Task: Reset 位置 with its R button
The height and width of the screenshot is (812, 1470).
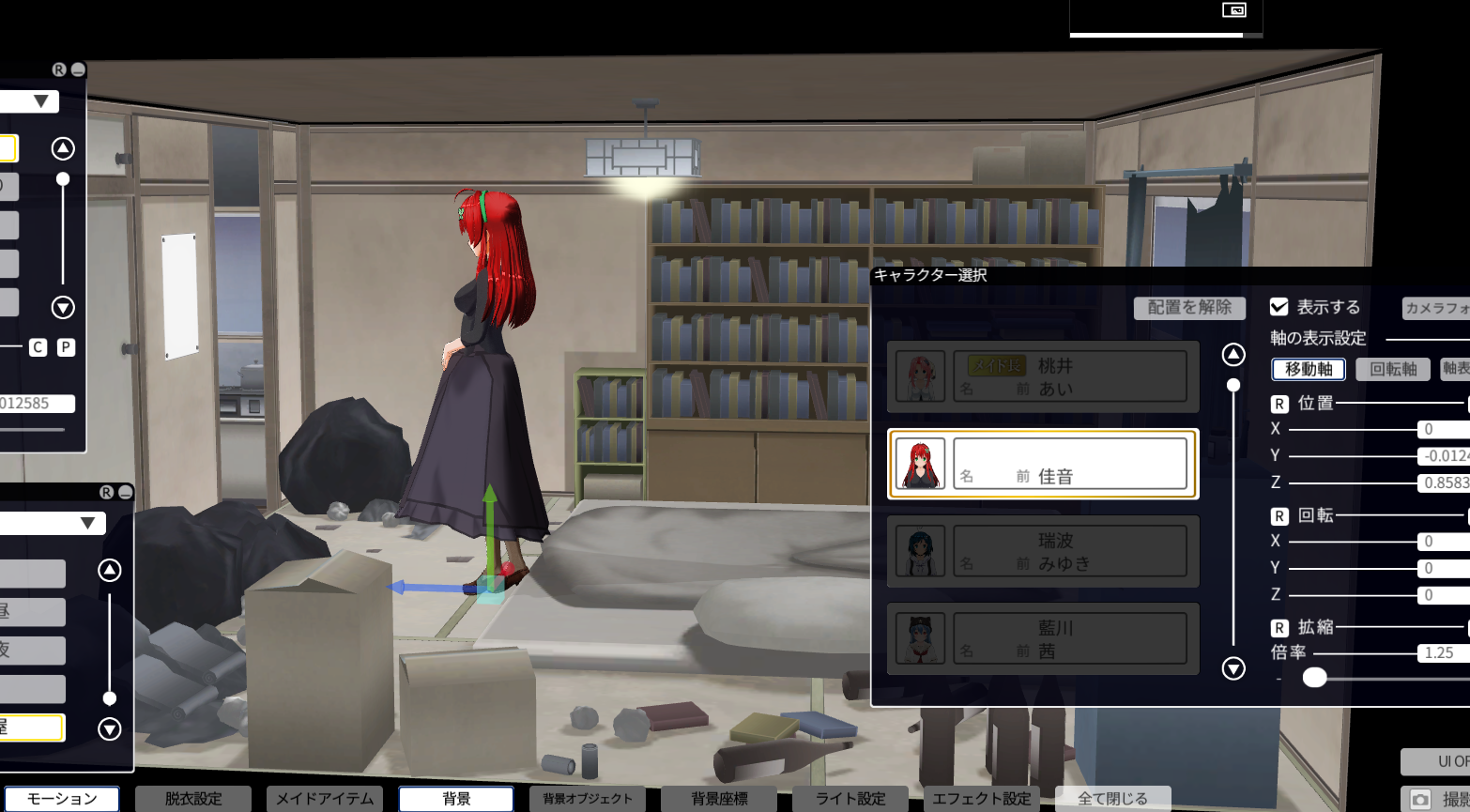Action: click(1279, 404)
